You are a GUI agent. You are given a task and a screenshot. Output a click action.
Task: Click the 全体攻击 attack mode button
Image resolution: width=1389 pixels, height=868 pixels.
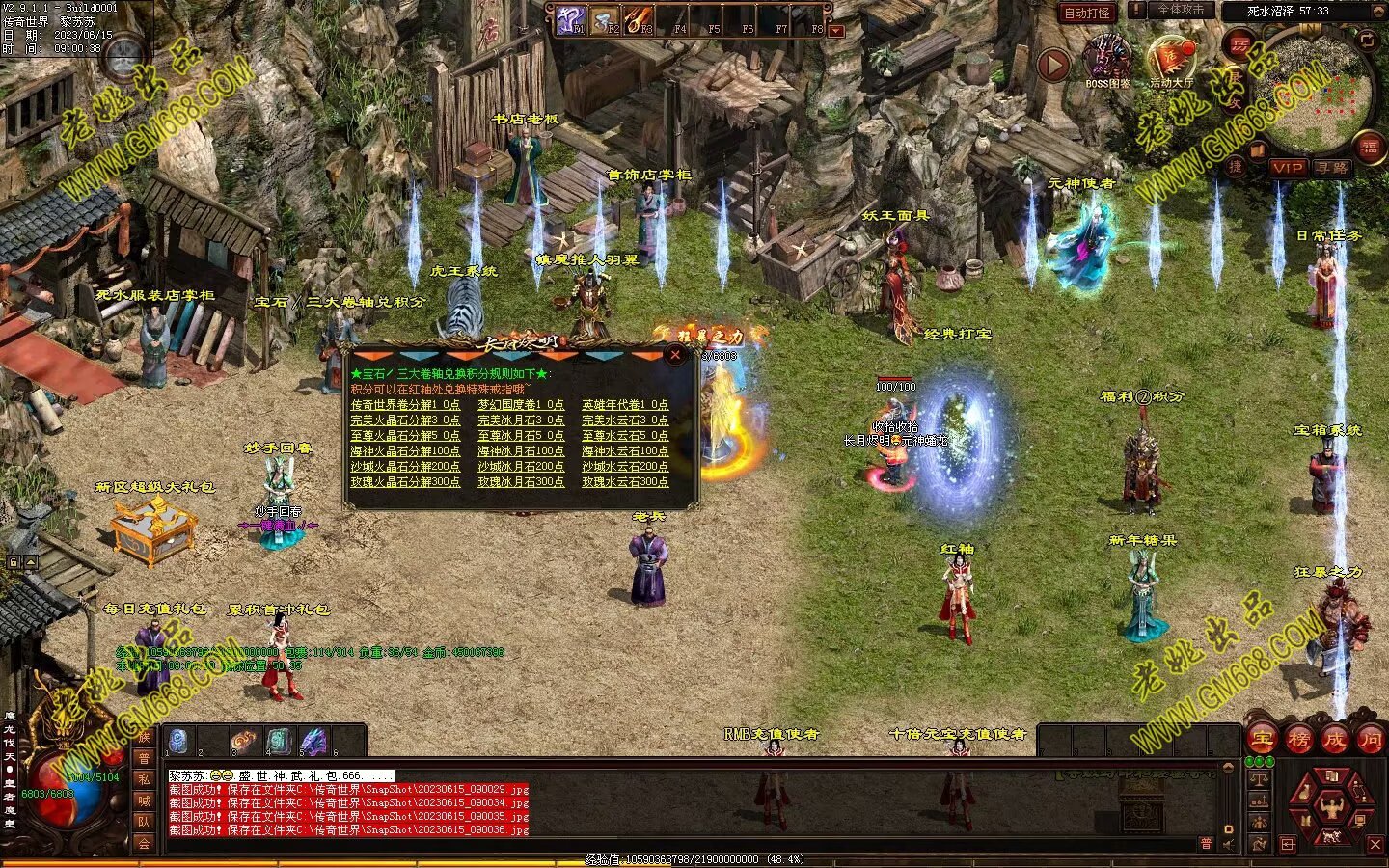click(1181, 10)
